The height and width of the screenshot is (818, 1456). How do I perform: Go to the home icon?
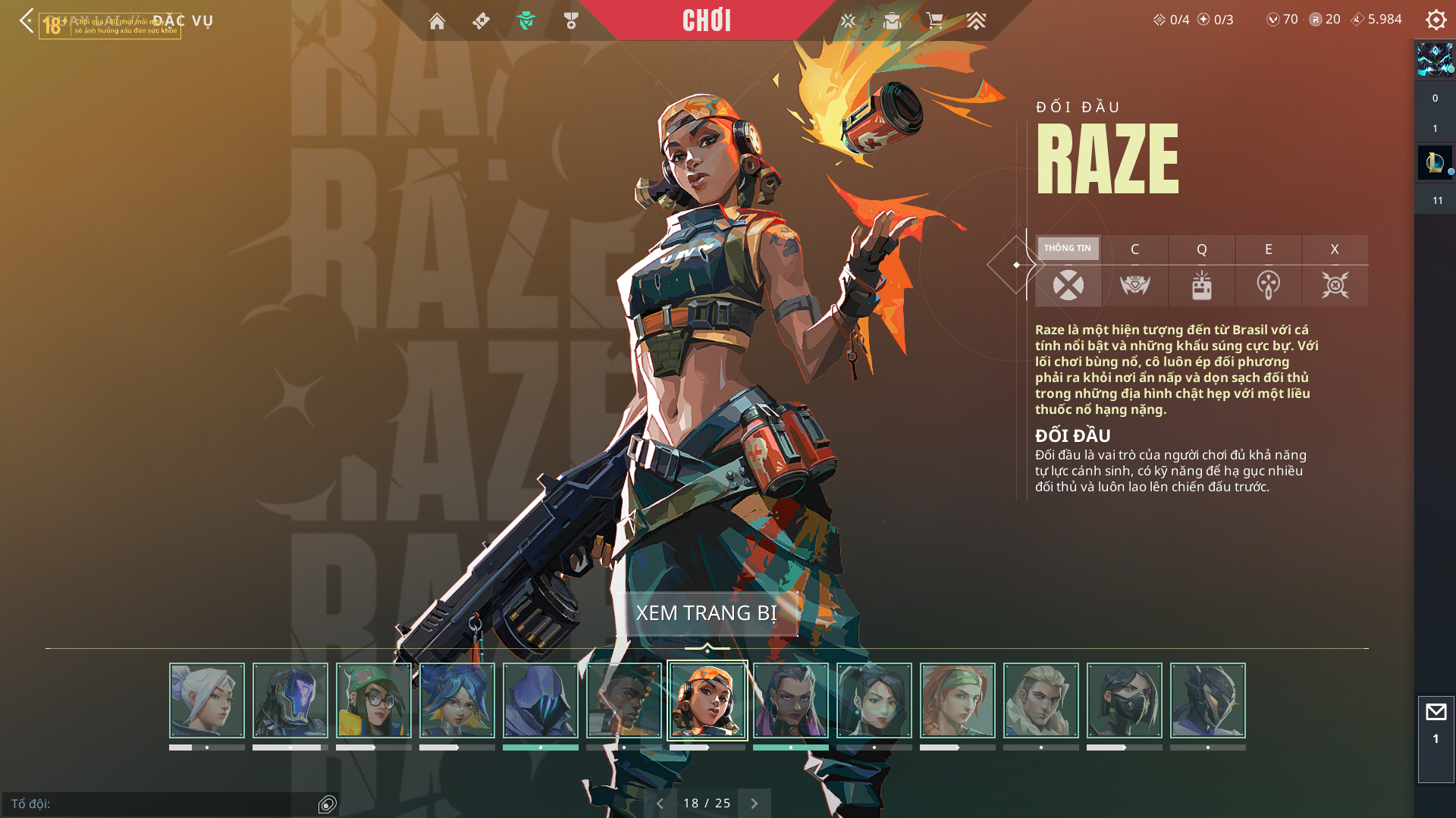point(437,21)
